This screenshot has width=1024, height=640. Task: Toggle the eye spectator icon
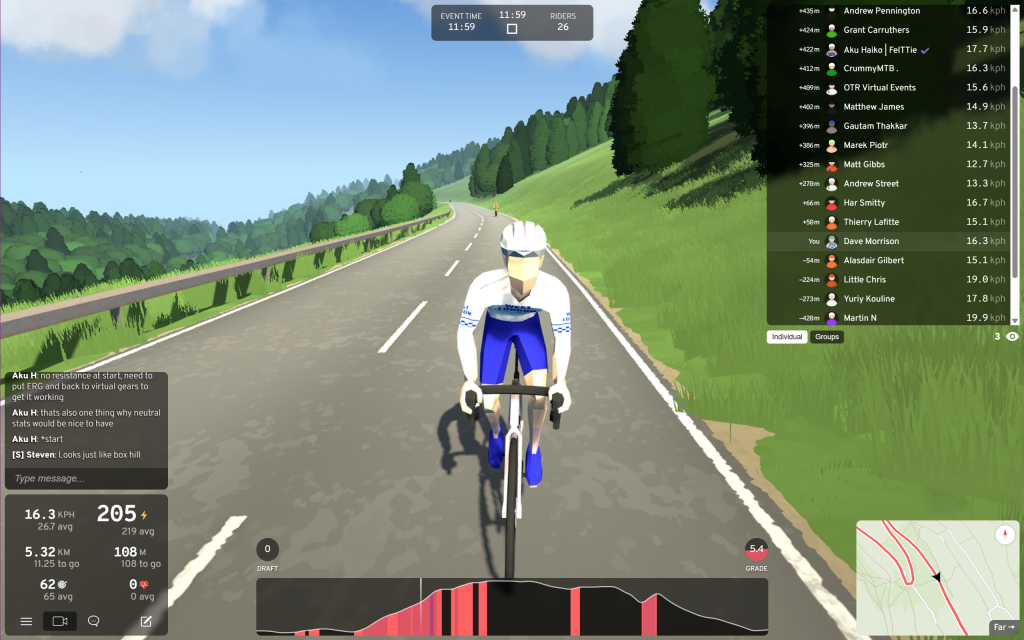tap(1012, 337)
